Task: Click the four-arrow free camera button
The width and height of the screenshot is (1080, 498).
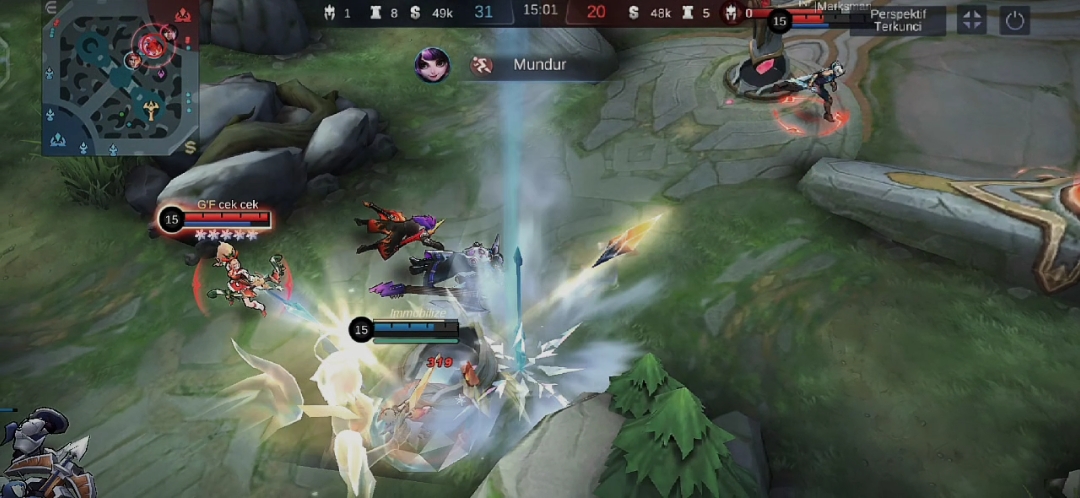Action: coord(972,20)
